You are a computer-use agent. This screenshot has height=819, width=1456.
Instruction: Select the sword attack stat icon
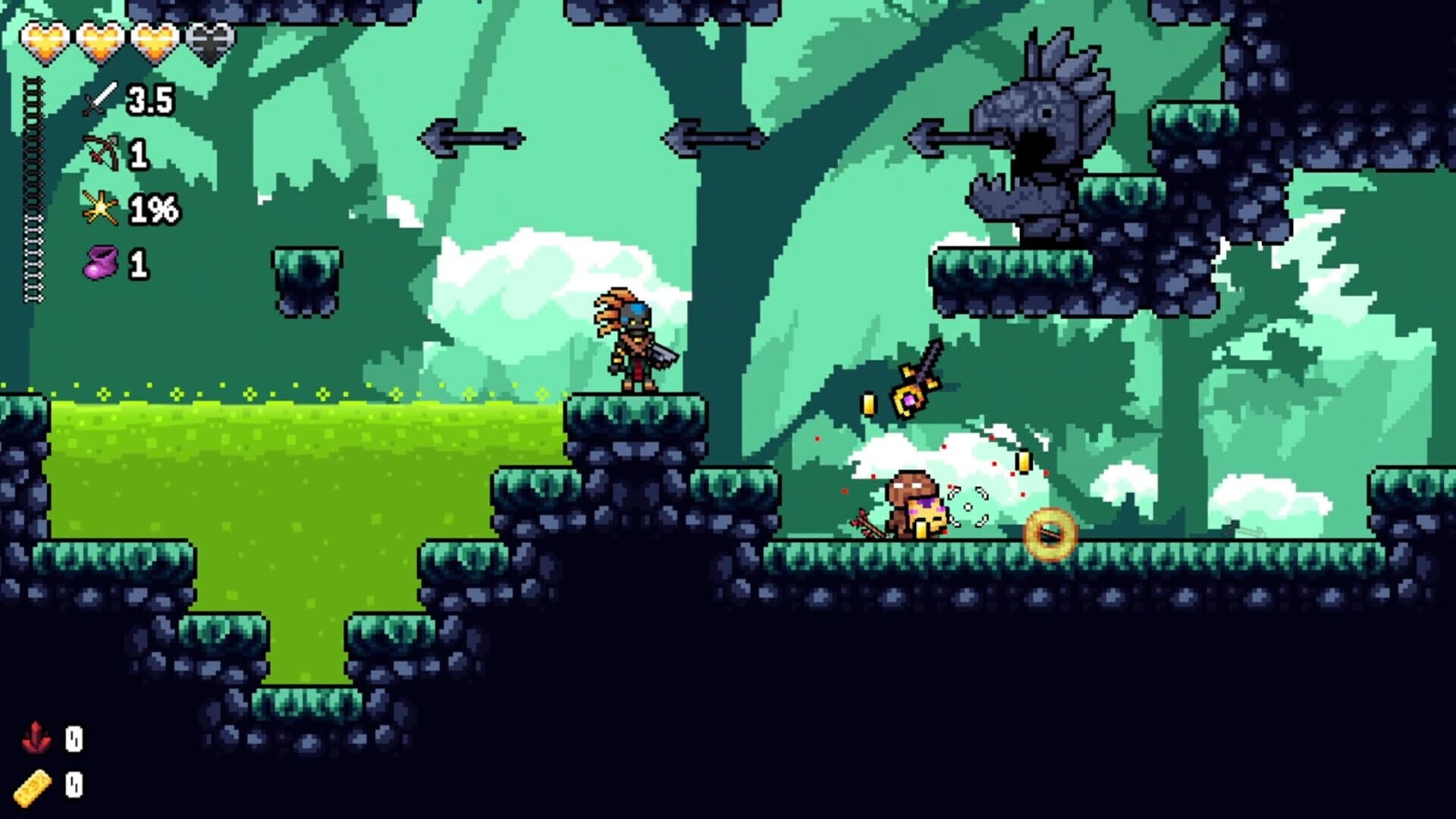(x=99, y=99)
